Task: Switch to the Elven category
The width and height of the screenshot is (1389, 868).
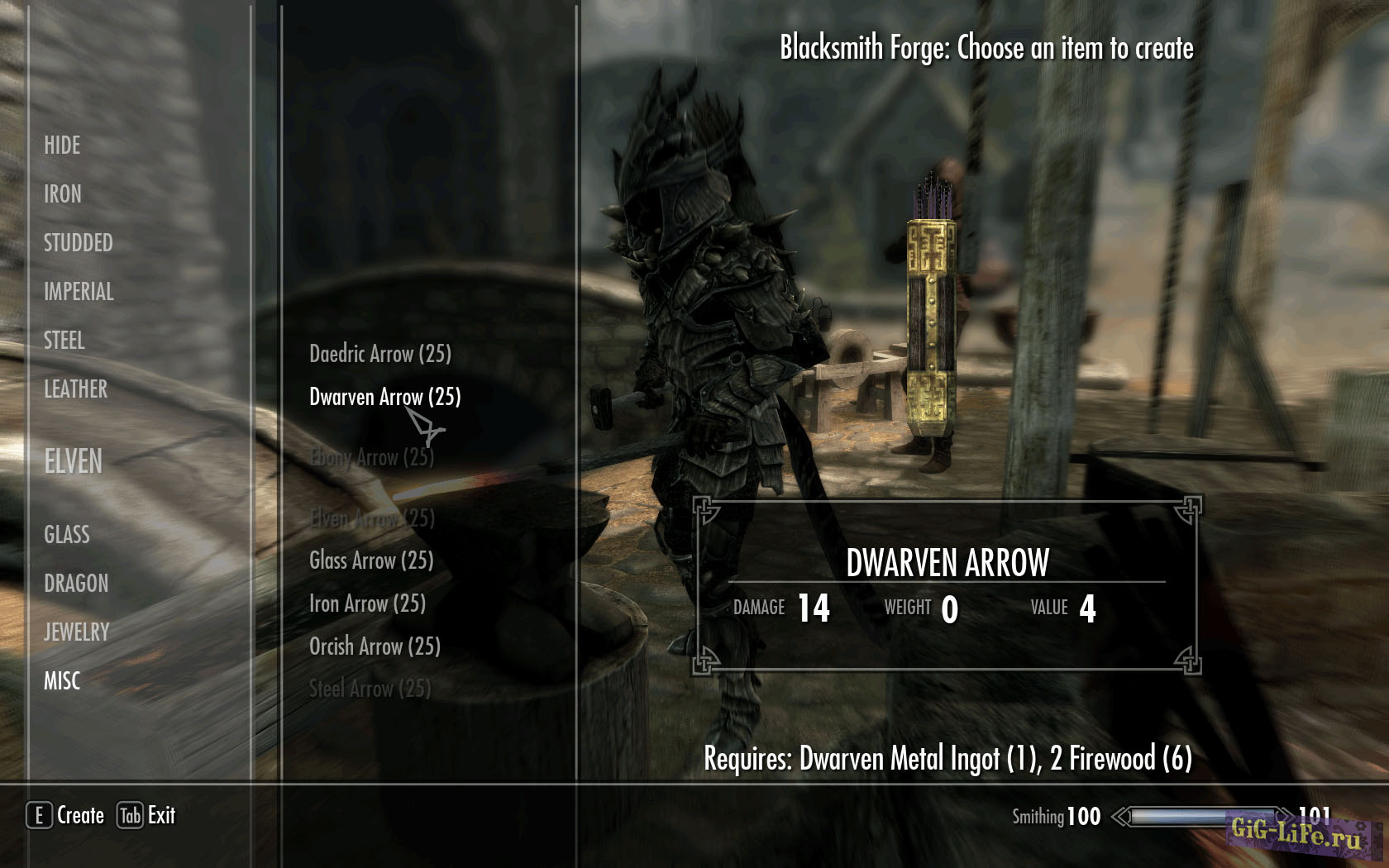Action: (x=74, y=461)
